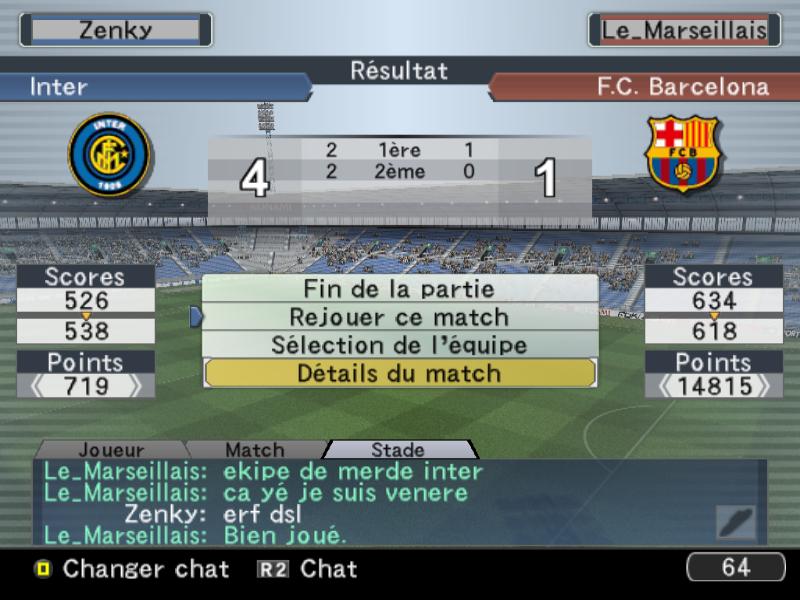The width and height of the screenshot is (800, 600).
Task: Select the Le_Marseillais player name plate
Action: click(684, 30)
